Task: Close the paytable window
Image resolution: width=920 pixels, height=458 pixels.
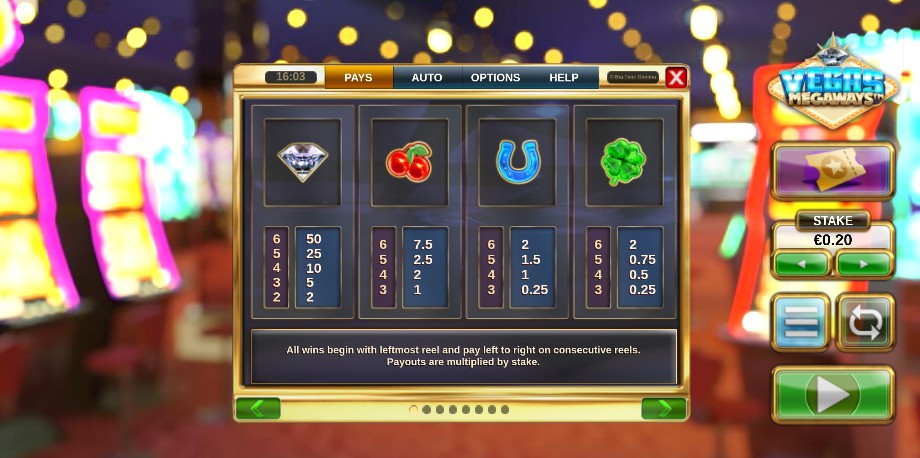Action: point(677,77)
